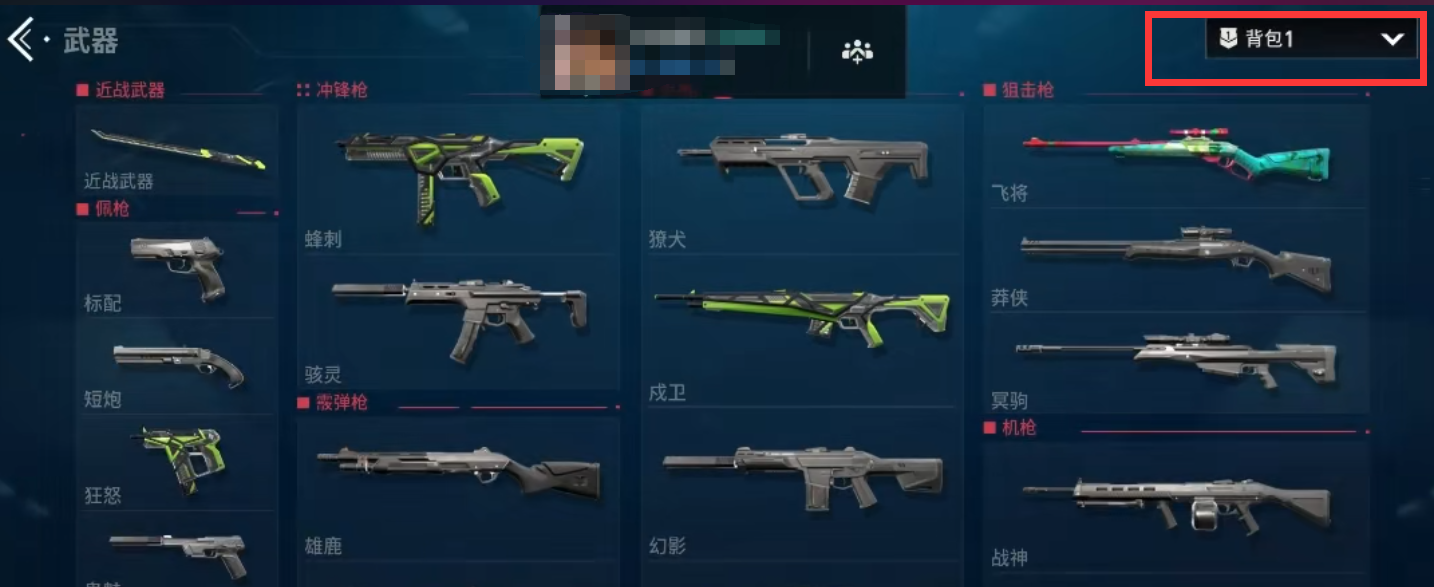Open the 冥驹 sniper rifle slot
Screen dimensions: 1434x587
tap(1176, 362)
